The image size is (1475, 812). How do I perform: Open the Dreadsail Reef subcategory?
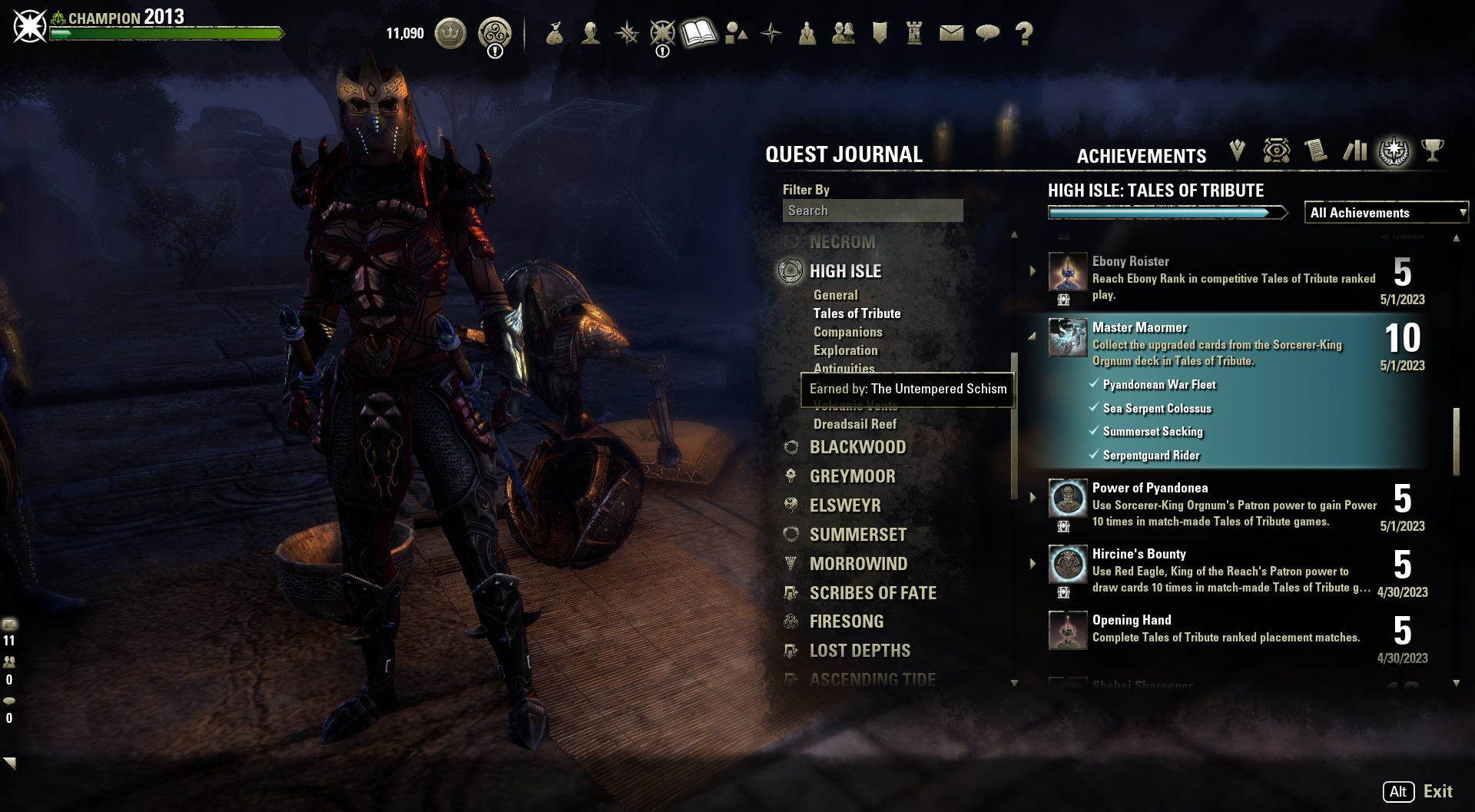pos(854,424)
